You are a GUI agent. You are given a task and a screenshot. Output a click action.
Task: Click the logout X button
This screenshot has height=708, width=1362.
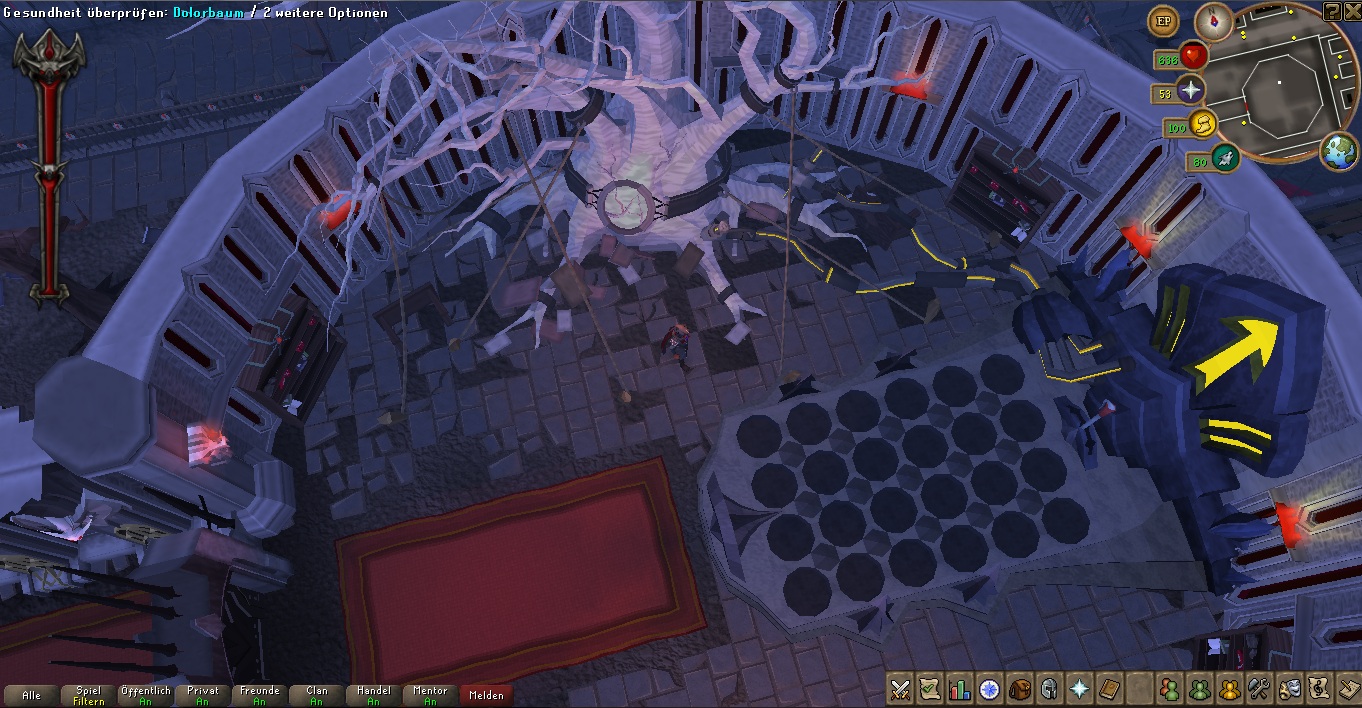(1351, 10)
